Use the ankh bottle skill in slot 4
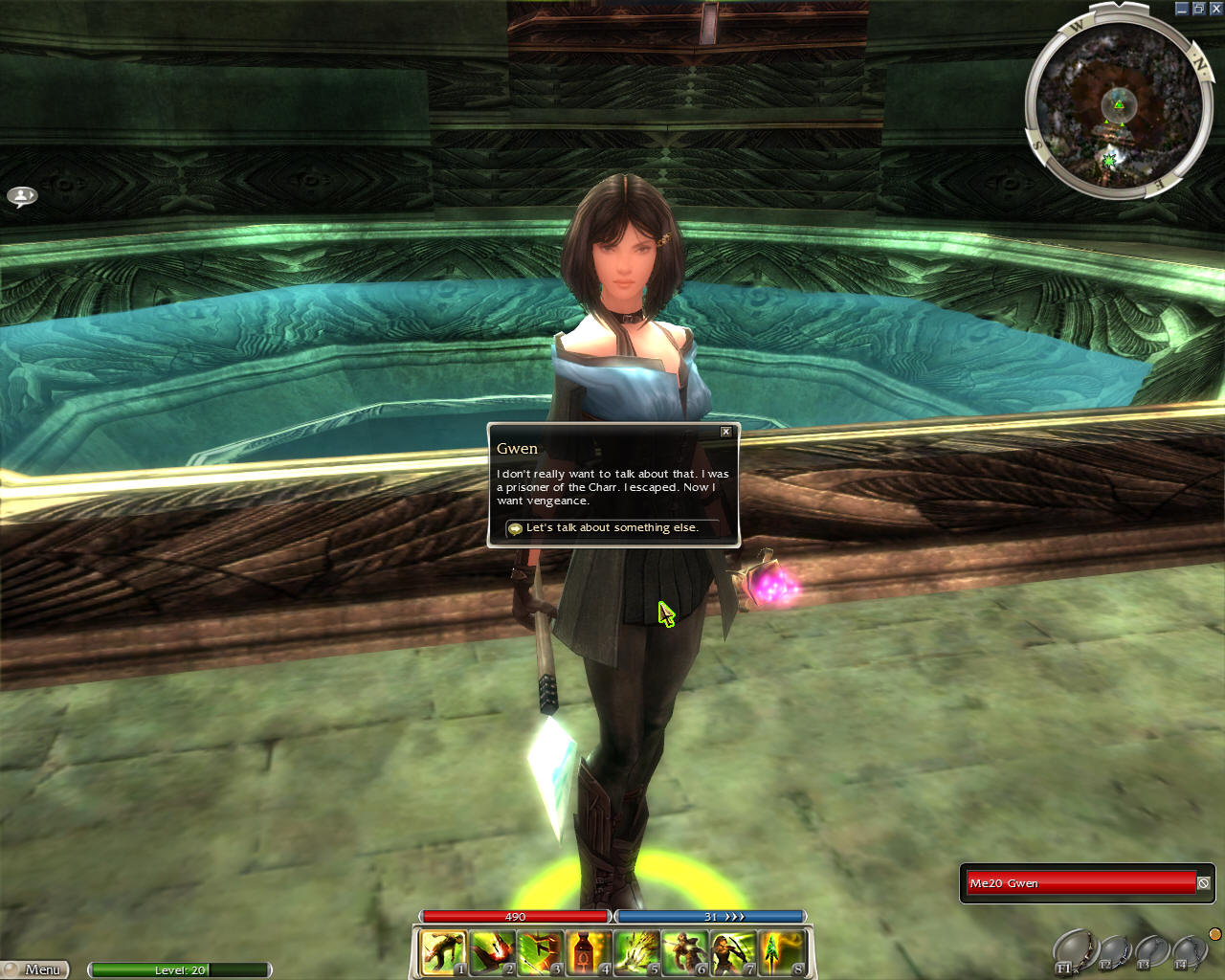 coord(588,953)
